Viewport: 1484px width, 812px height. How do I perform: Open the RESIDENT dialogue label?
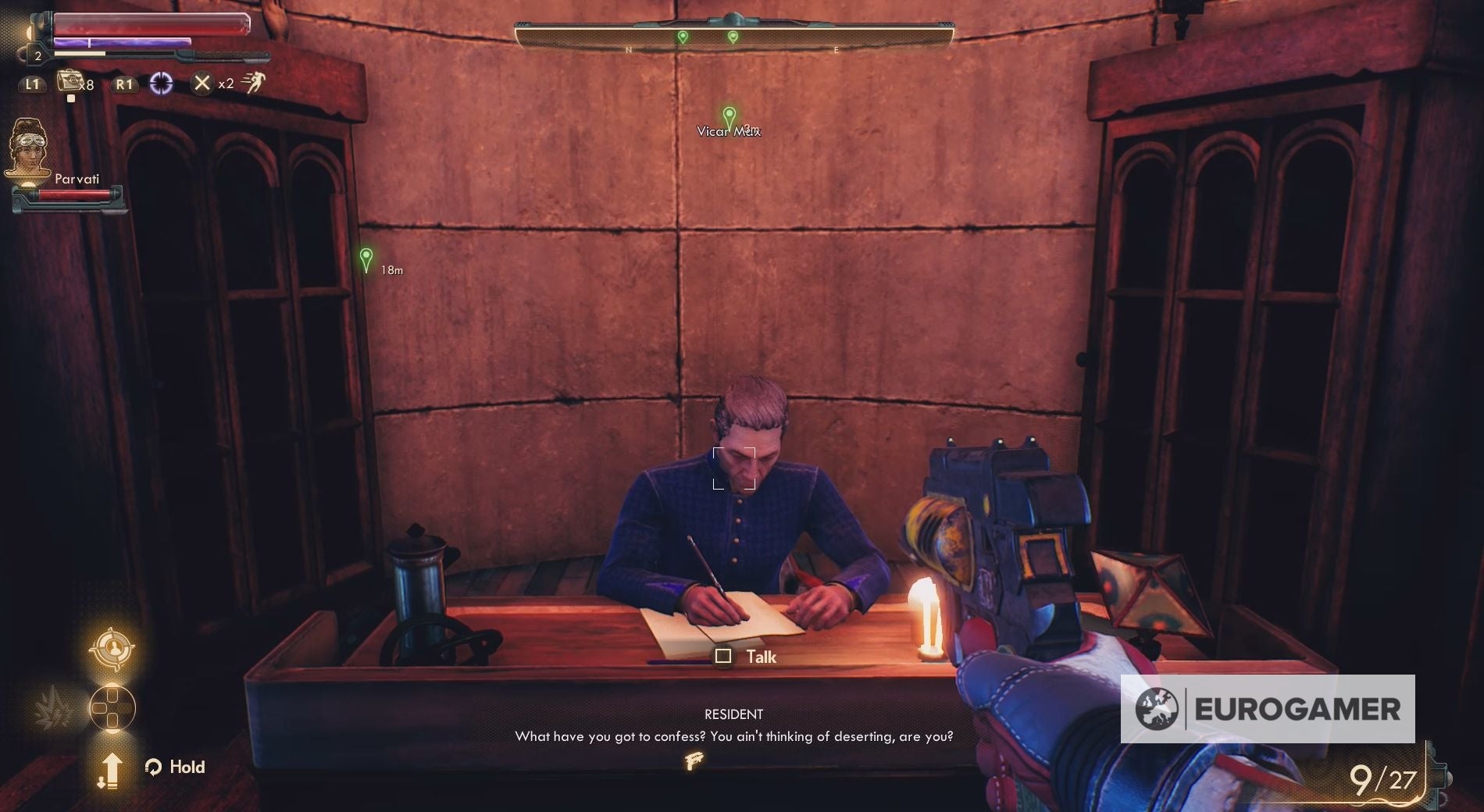733,714
